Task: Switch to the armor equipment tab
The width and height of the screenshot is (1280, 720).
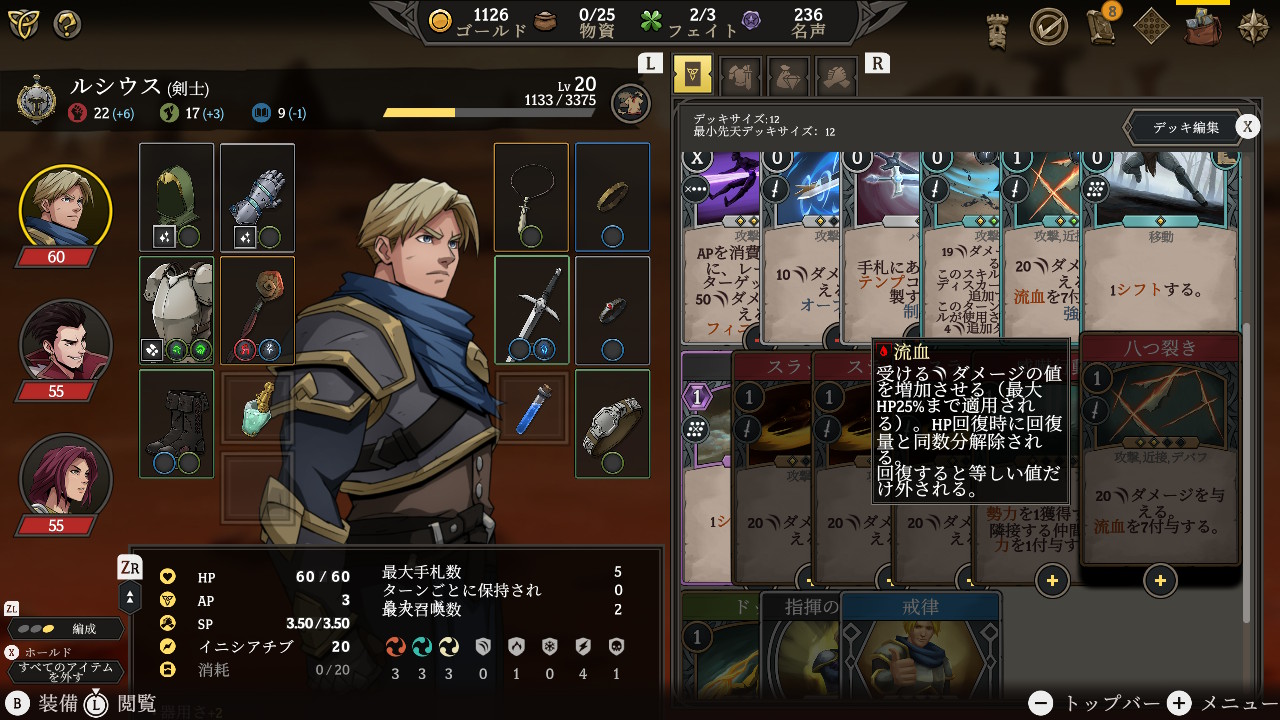Action: point(740,75)
